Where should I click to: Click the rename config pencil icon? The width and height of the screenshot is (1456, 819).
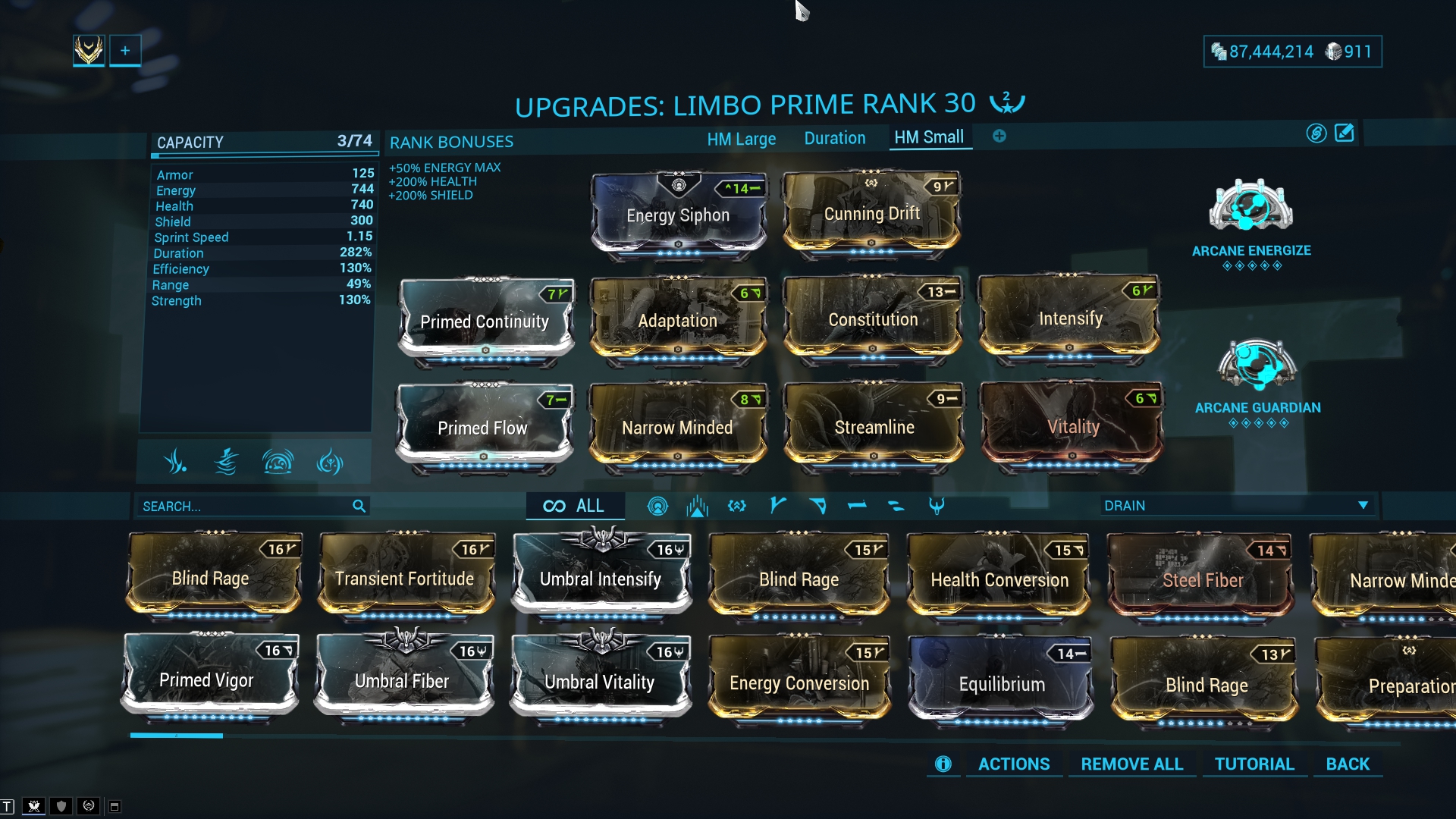tap(1344, 133)
